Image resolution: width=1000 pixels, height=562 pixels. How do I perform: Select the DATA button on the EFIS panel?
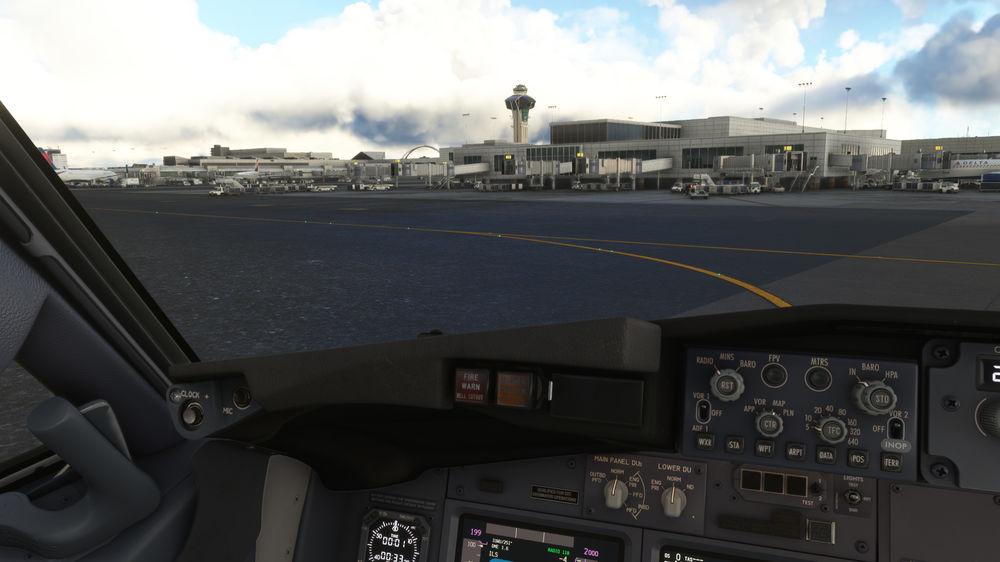[x=826, y=454]
